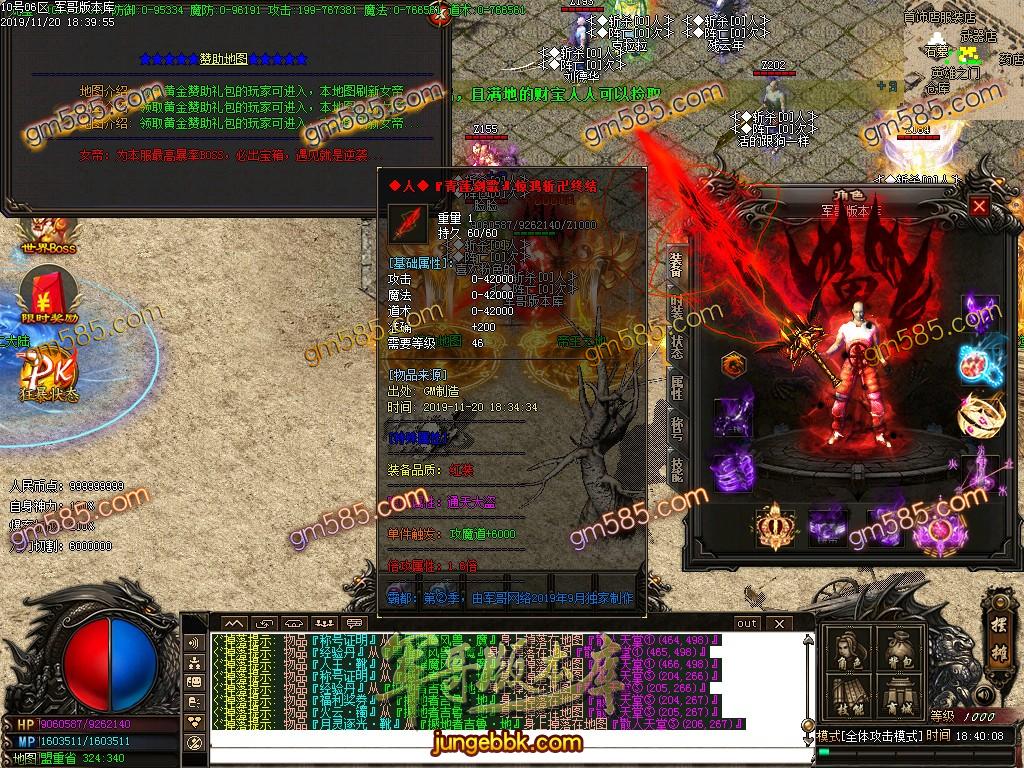The height and width of the screenshot is (768, 1024).
Task: Select the gold ring with pink gem slot
Action: (979, 413)
